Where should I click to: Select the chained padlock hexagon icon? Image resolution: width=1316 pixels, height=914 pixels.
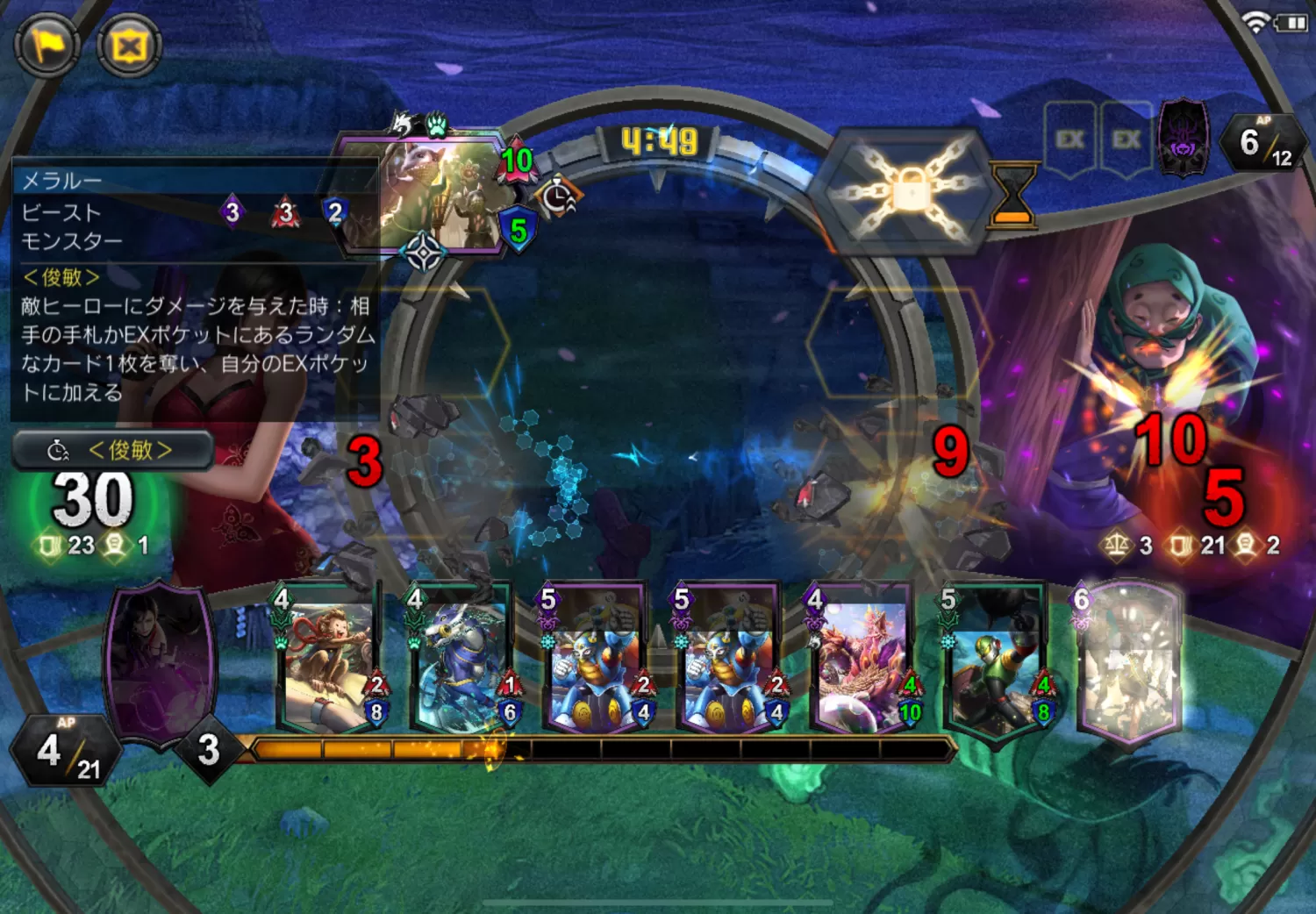pos(908,190)
